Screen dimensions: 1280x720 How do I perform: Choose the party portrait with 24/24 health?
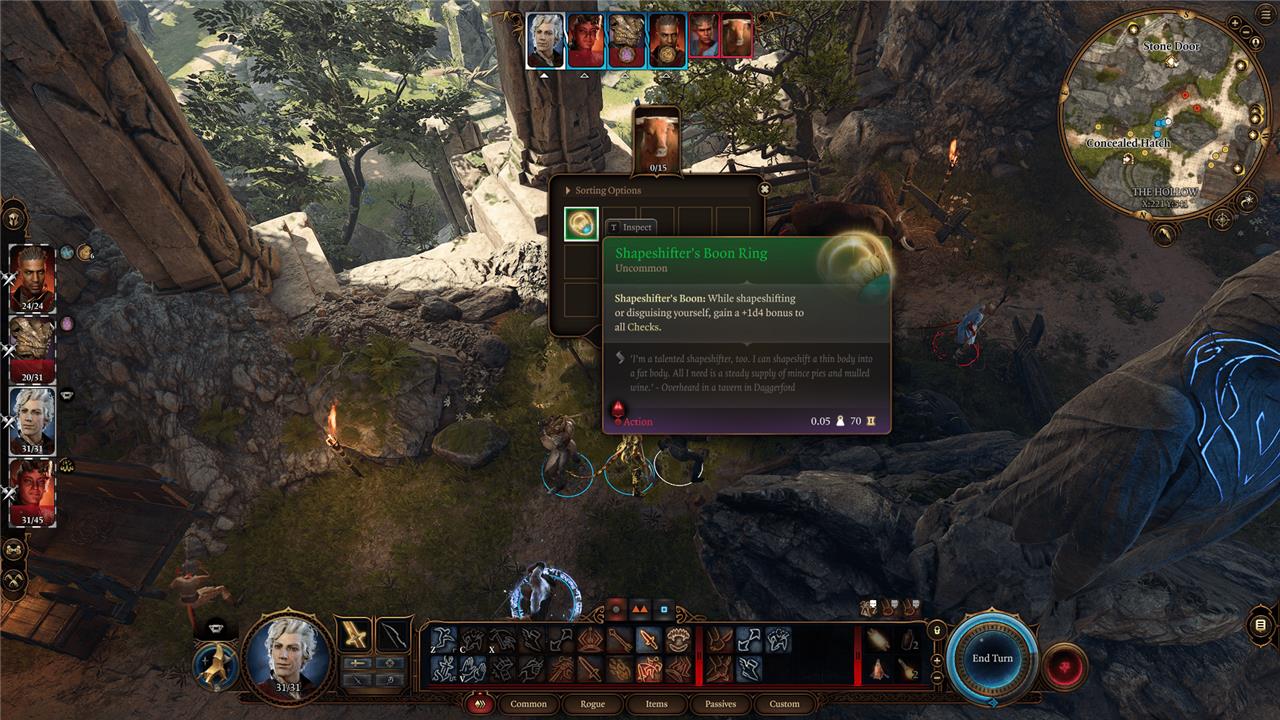[x=33, y=277]
